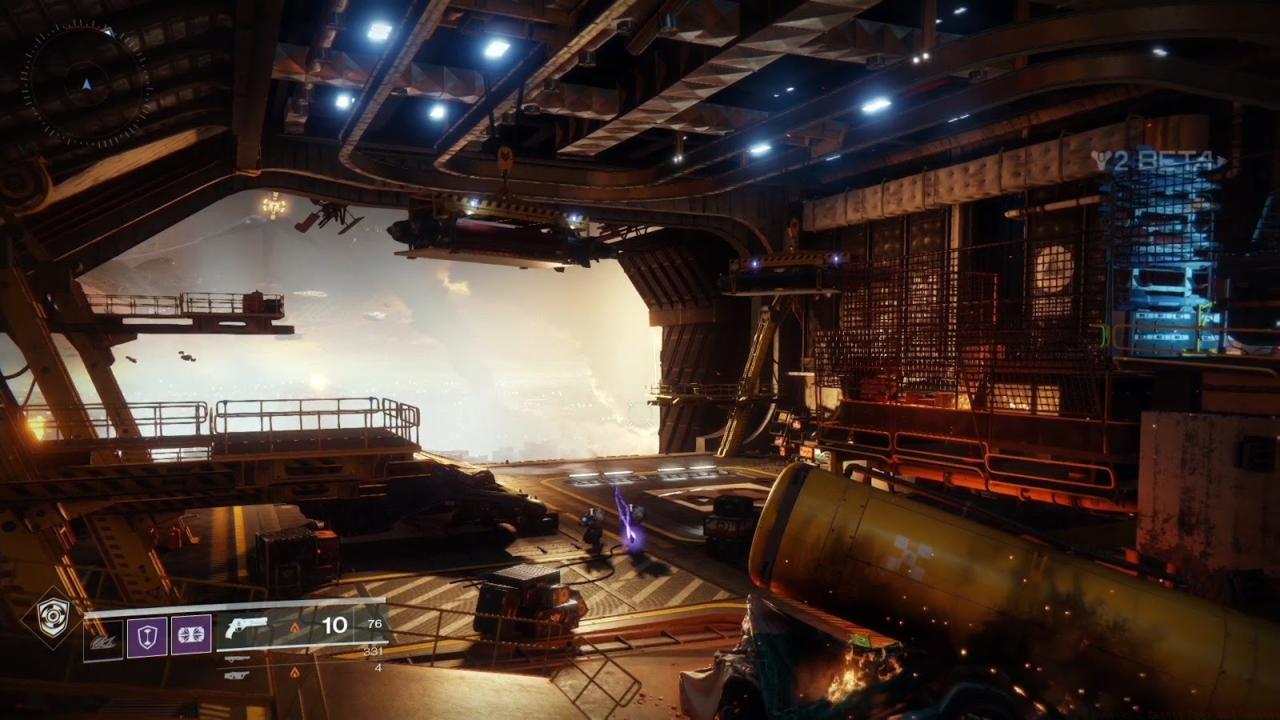Click the circular radar minimap
The image size is (1280, 720).
pos(86,84)
